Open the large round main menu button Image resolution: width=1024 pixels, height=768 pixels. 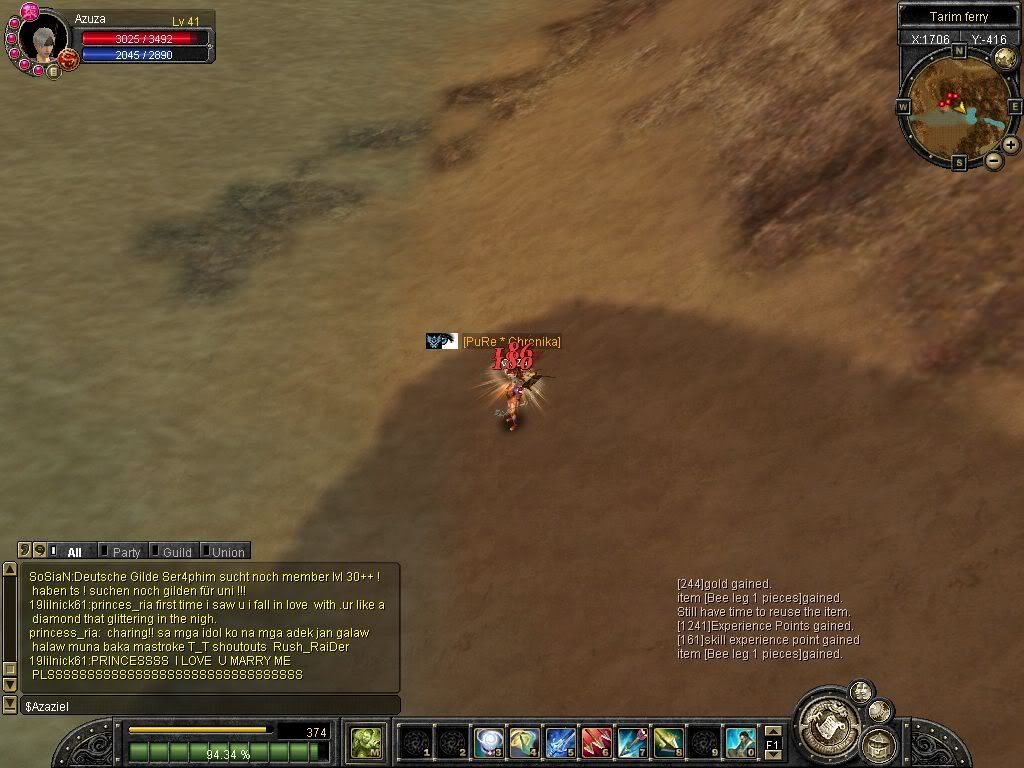pyautogui.click(x=827, y=716)
